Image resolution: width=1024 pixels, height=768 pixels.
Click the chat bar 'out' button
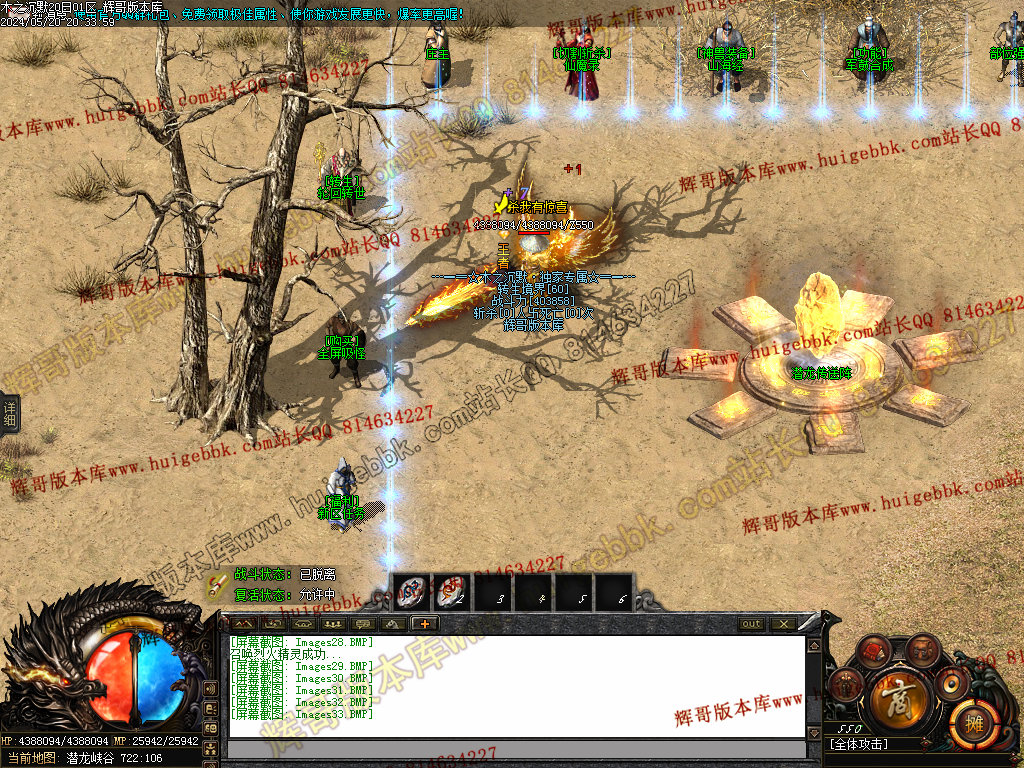click(x=751, y=624)
